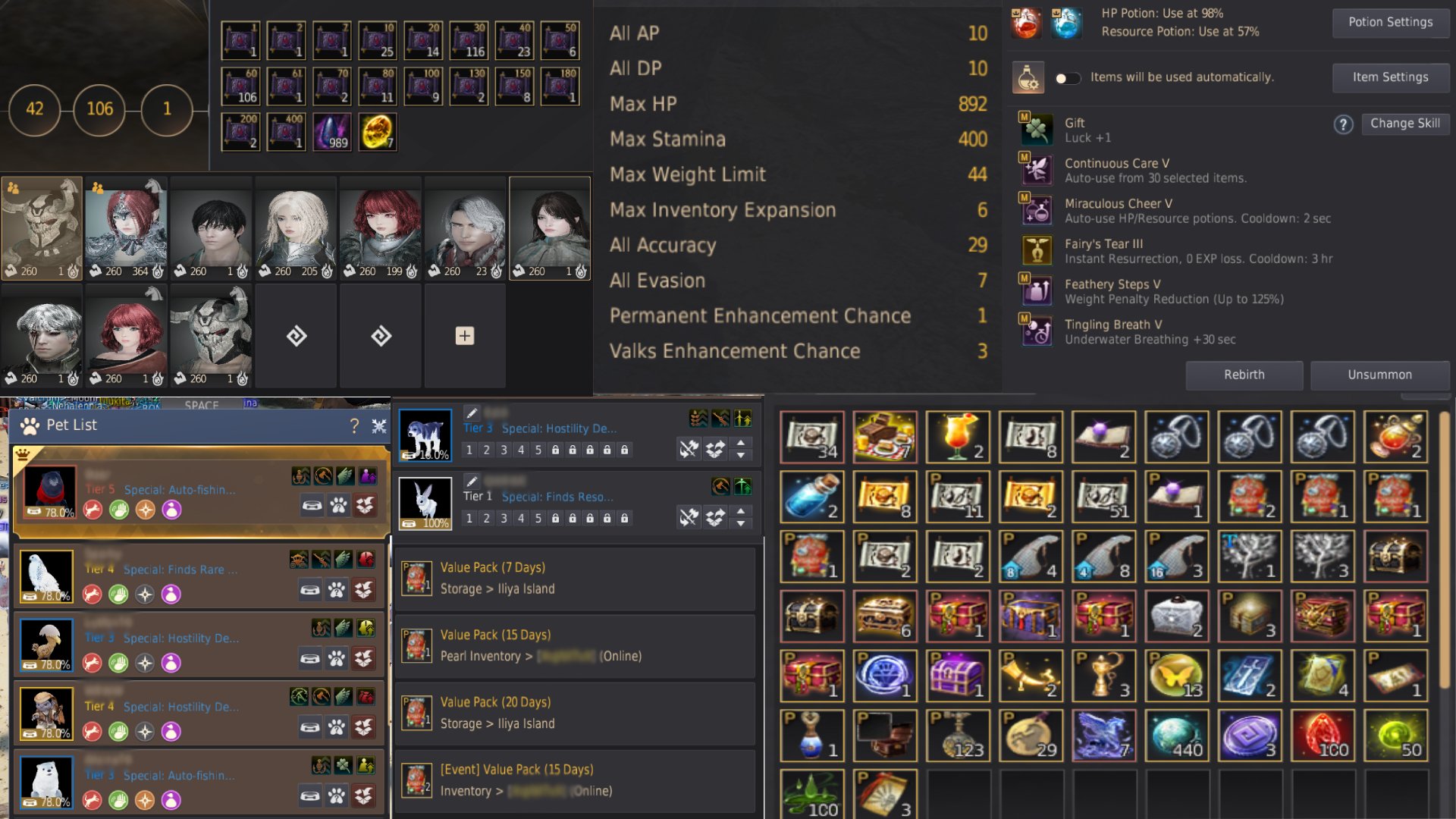The width and height of the screenshot is (1456, 819).
Task: Open Potion Settings
Action: click(1390, 22)
